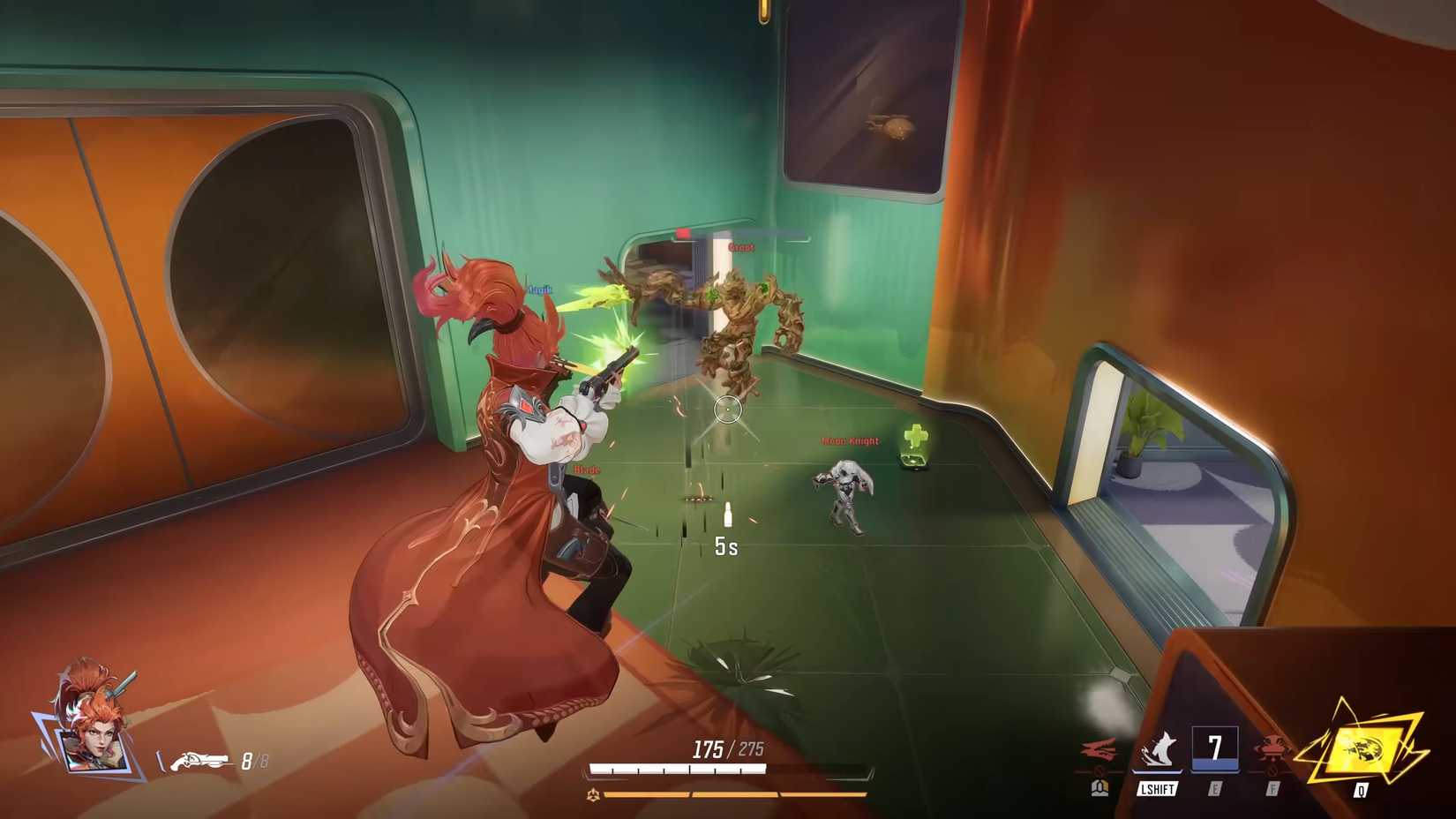This screenshot has height=819, width=1456.
Task: Click the 5s countdown timer on the floor
Action: point(724,547)
